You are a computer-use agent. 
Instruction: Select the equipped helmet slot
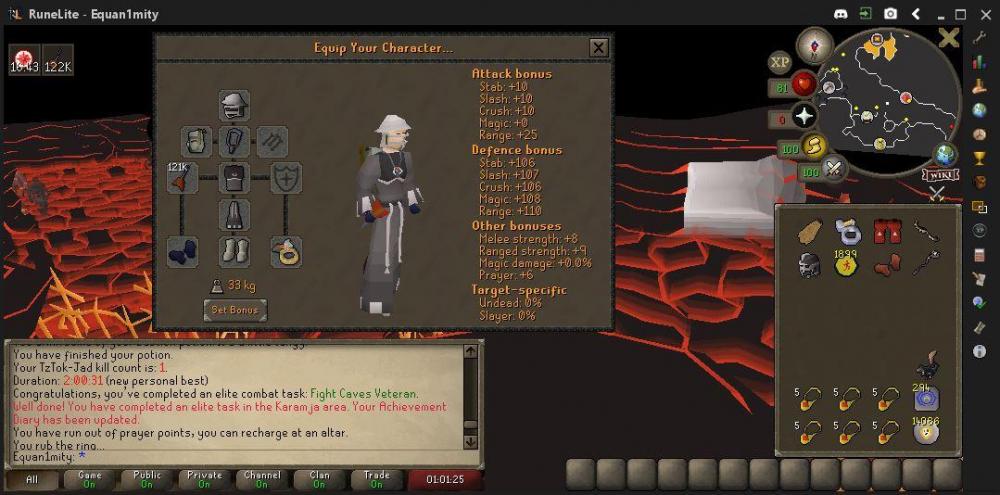(x=234, y=105)
